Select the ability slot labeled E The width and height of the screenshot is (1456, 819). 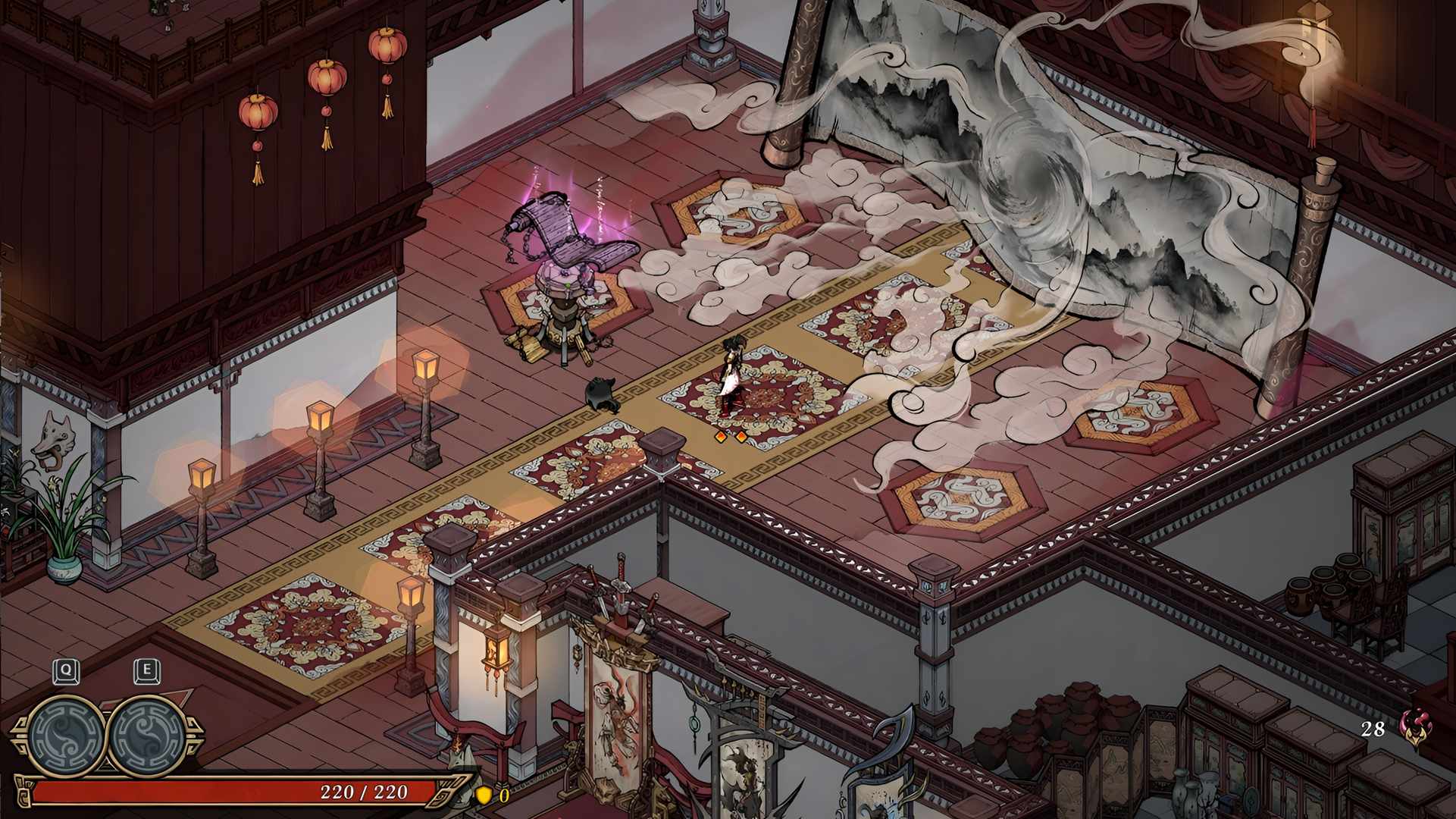146,733
